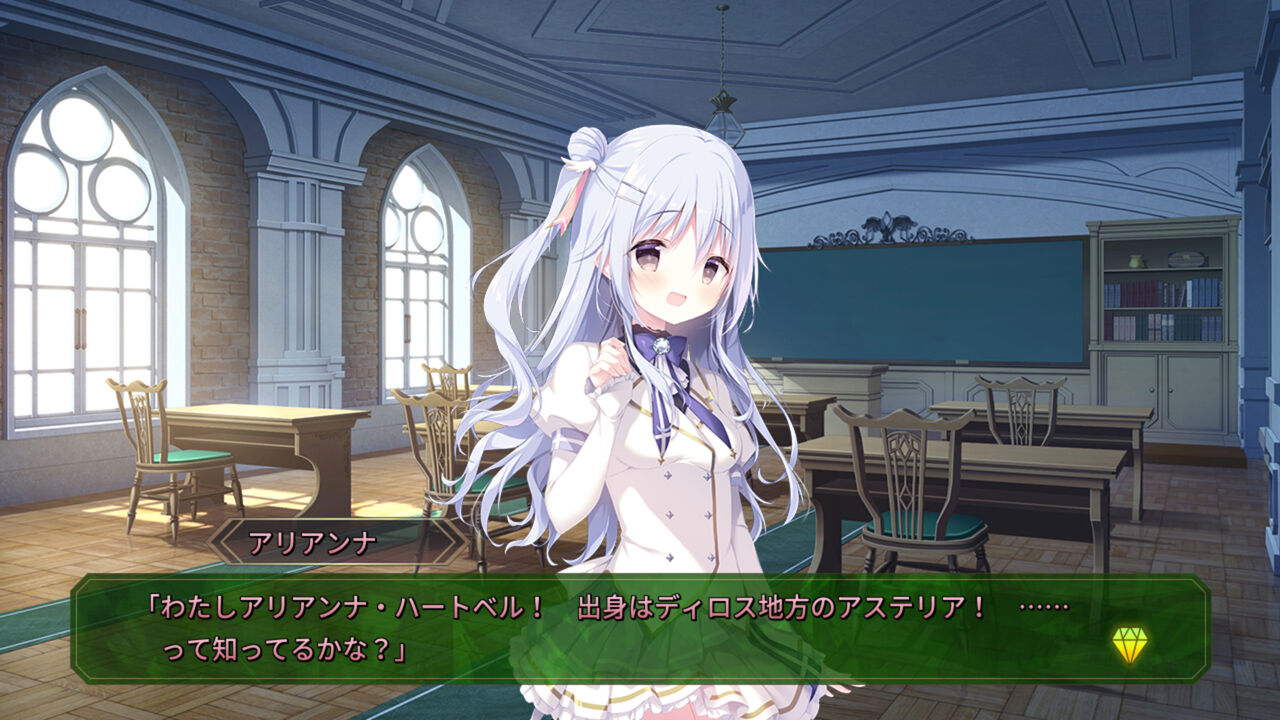Click the hairpin near her bangs
Screen dimensions: 1280x720
(627, 190)
